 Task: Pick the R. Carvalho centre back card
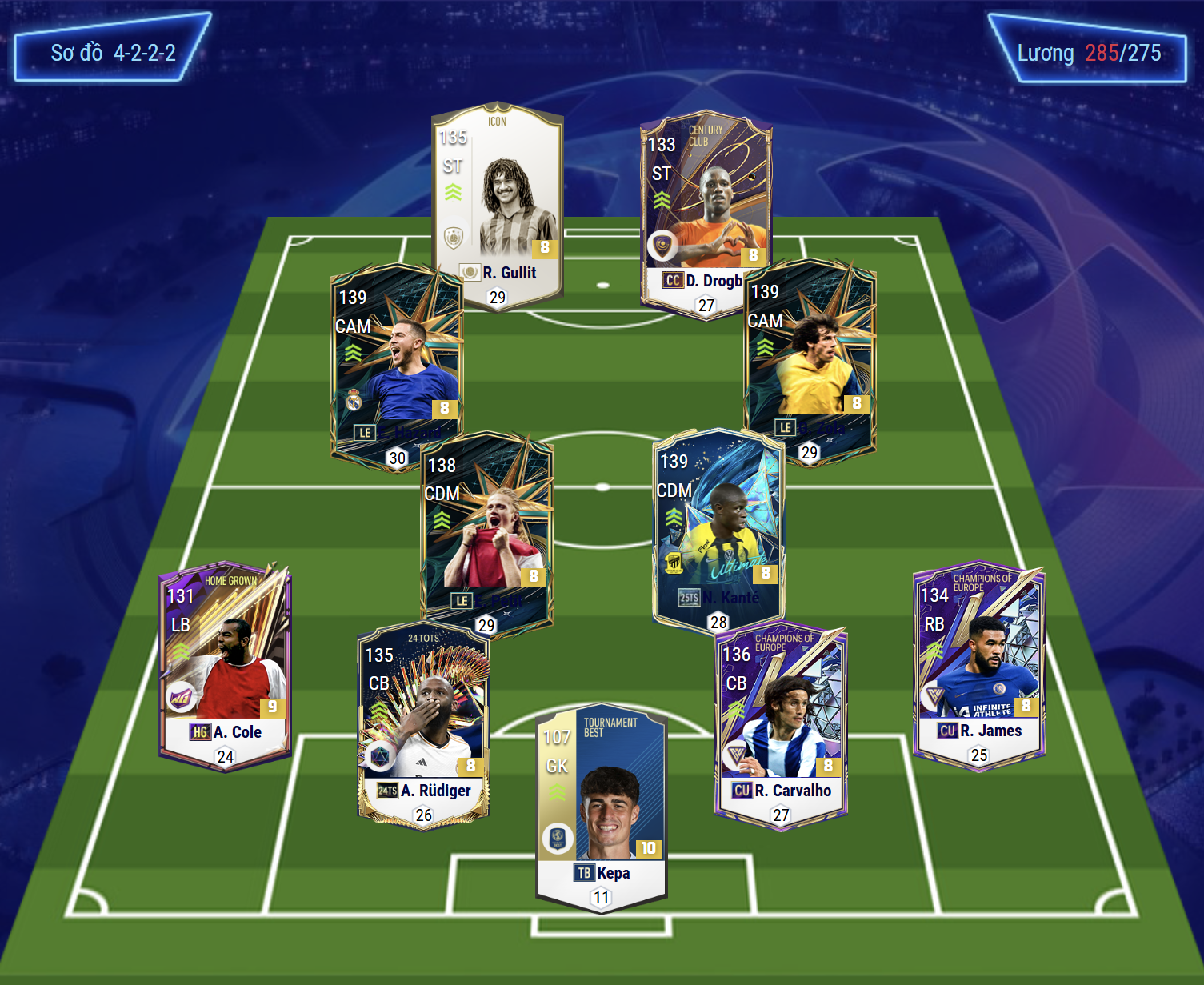coord(780,724)
